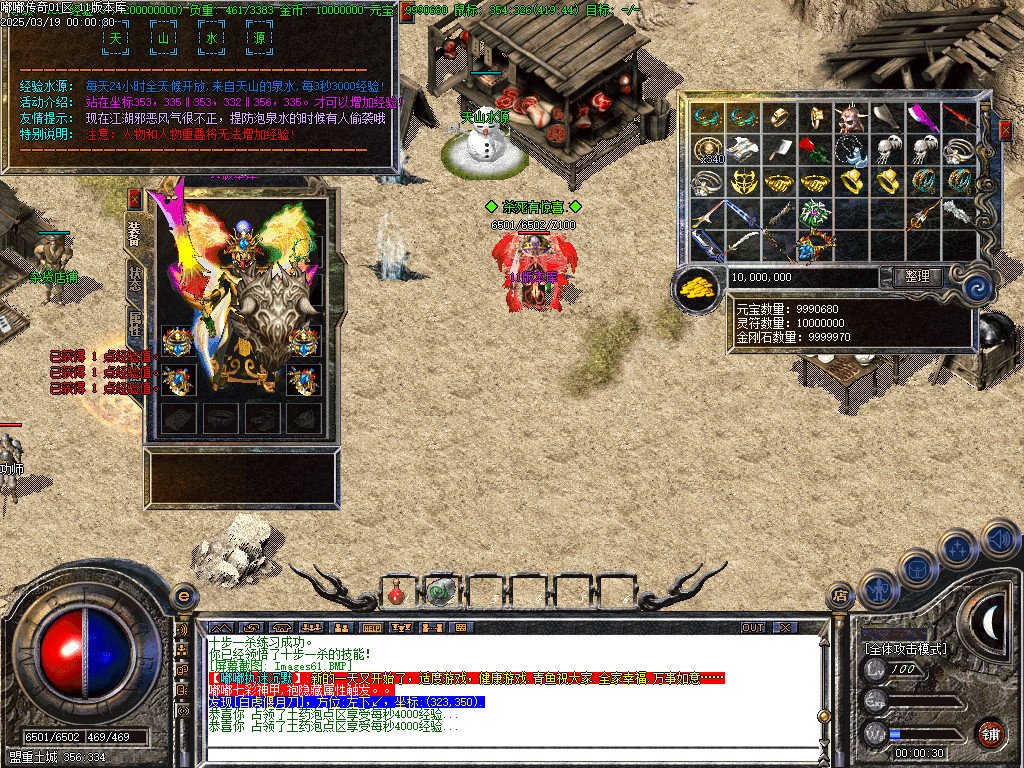The width and height of the screenshot is (1024, 768).
Task: Use the red potion in the hotbar
Action: pos(397,593)
